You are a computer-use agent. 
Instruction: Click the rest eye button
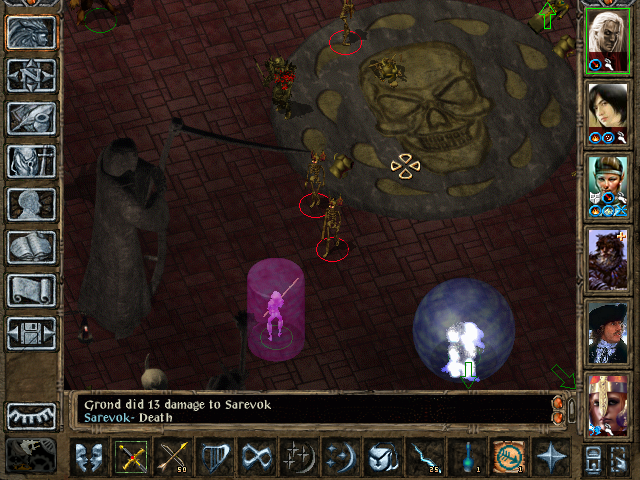[31, 415]
